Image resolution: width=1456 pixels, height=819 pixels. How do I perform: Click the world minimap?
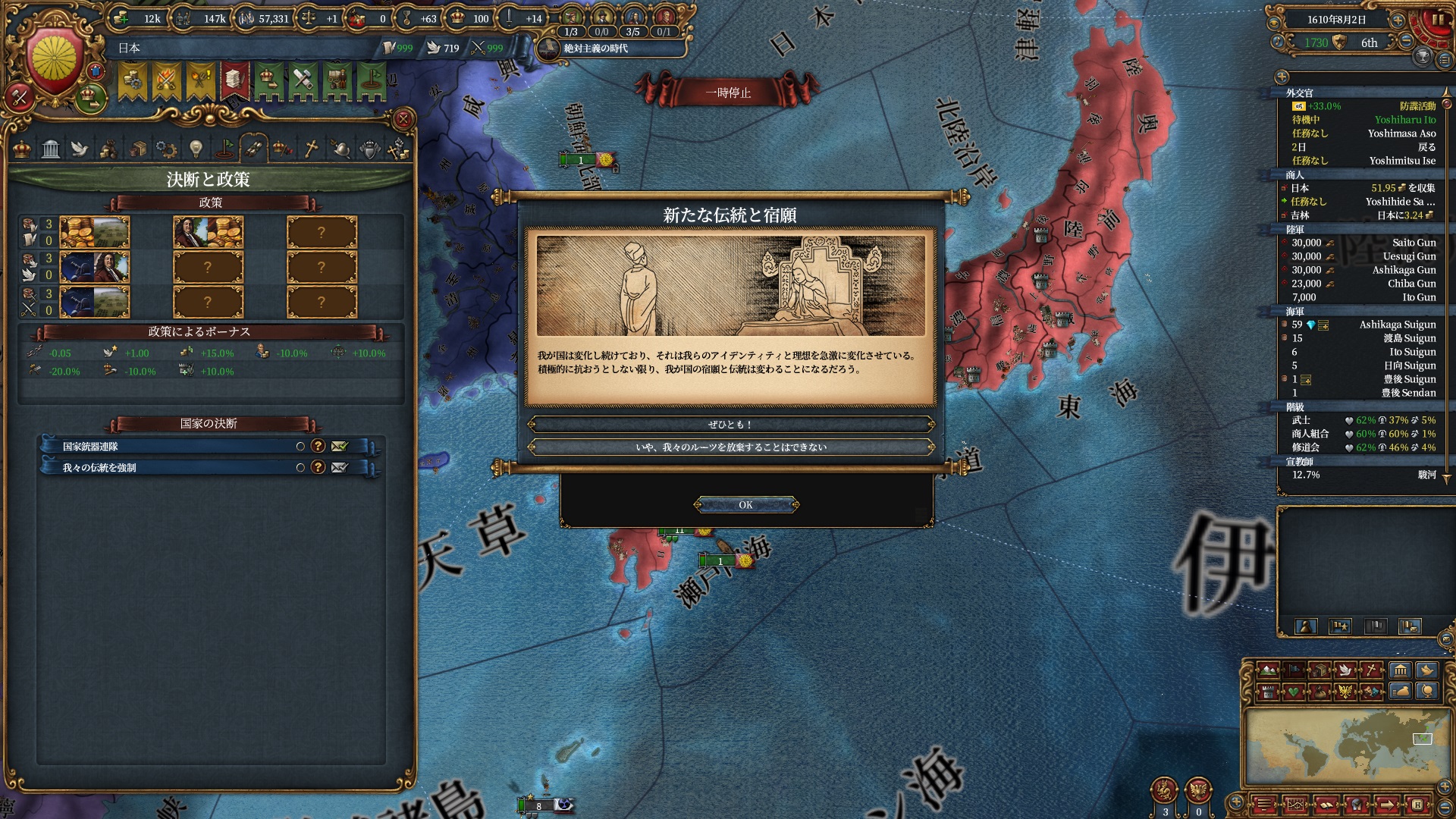(1346, 747)
